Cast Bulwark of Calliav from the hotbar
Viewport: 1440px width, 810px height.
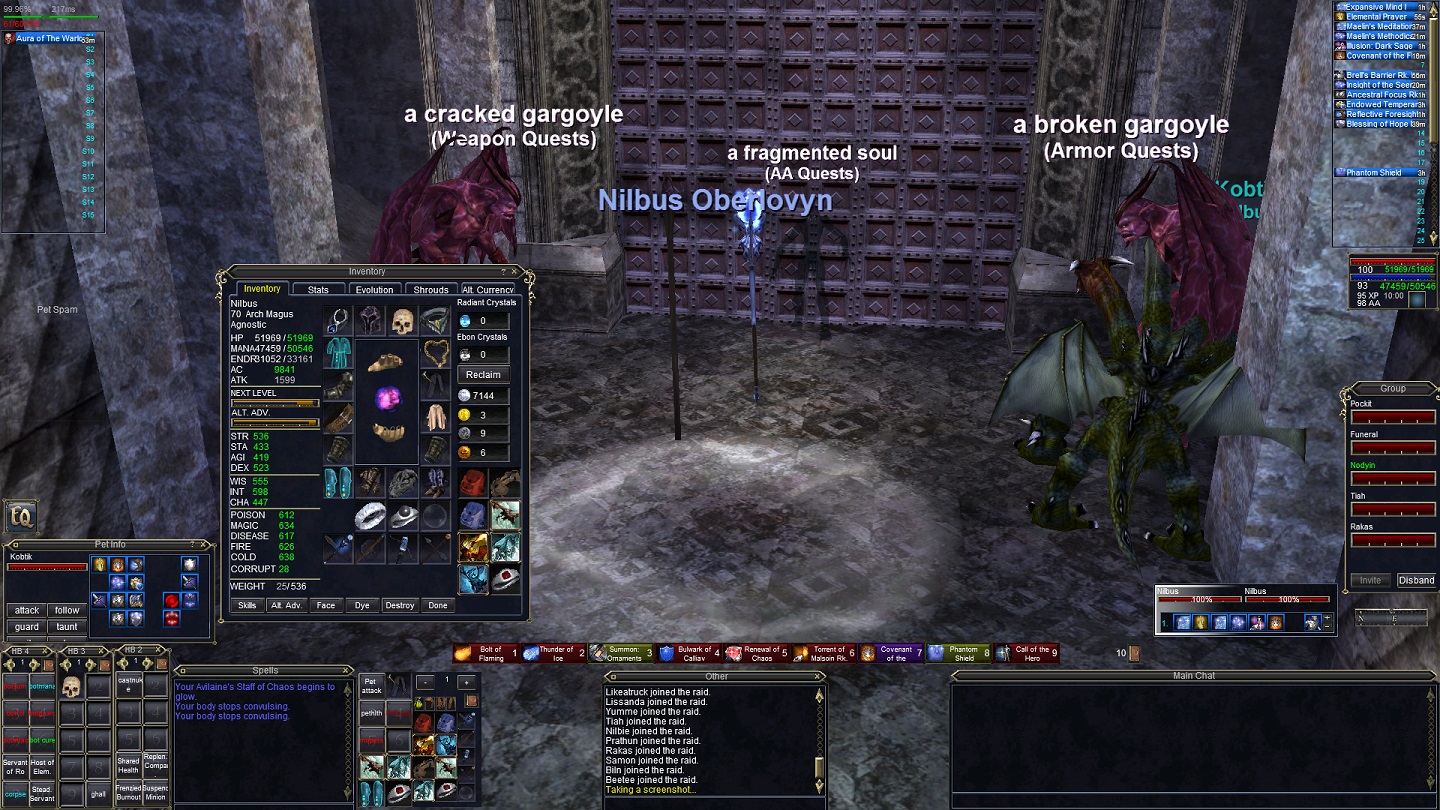pos(689,651)
